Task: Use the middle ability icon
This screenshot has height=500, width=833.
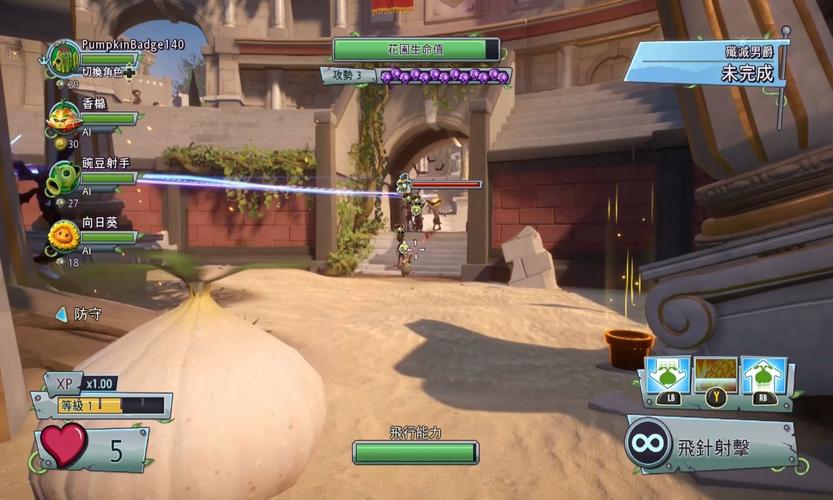Action: pos(716,377)
